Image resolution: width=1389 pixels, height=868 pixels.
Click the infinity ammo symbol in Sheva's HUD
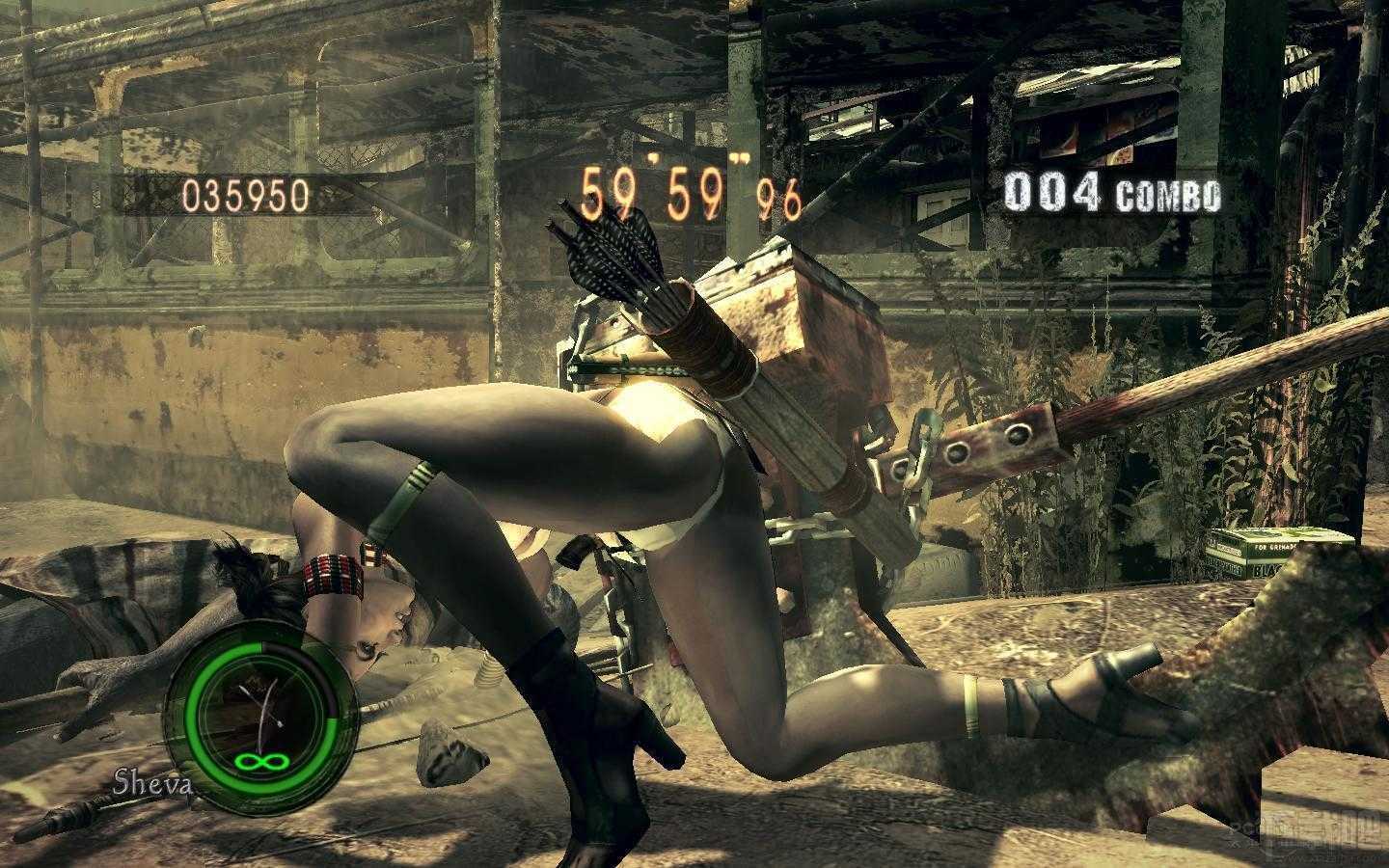262,762
